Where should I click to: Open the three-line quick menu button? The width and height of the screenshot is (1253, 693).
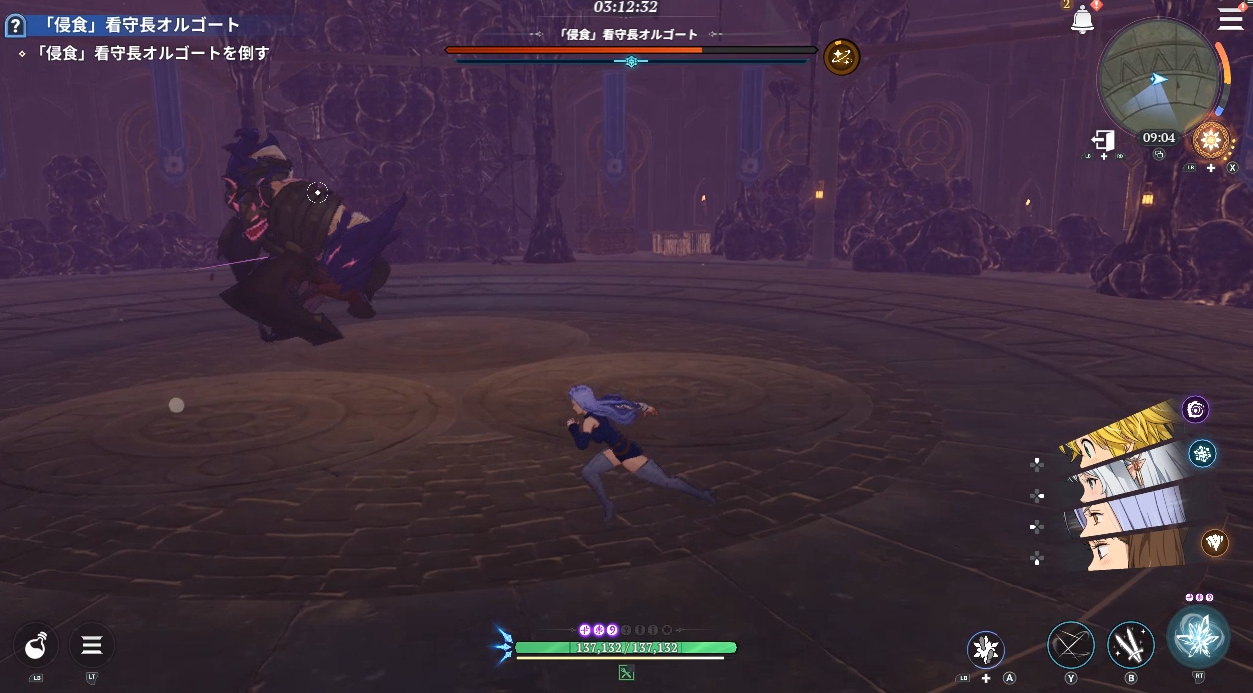click(91, 645)
